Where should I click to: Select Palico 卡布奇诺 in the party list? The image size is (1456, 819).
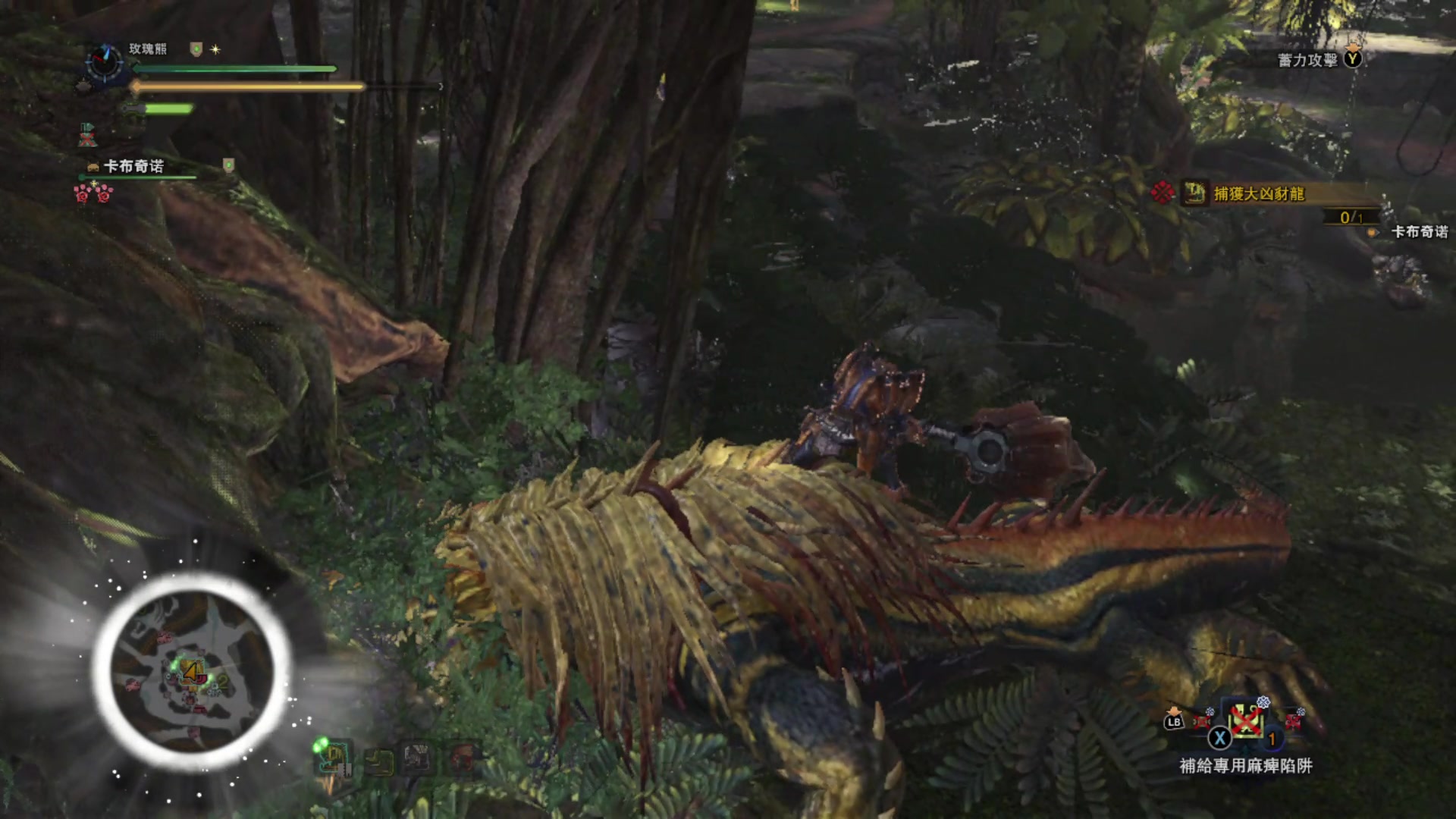pos(133,166)
